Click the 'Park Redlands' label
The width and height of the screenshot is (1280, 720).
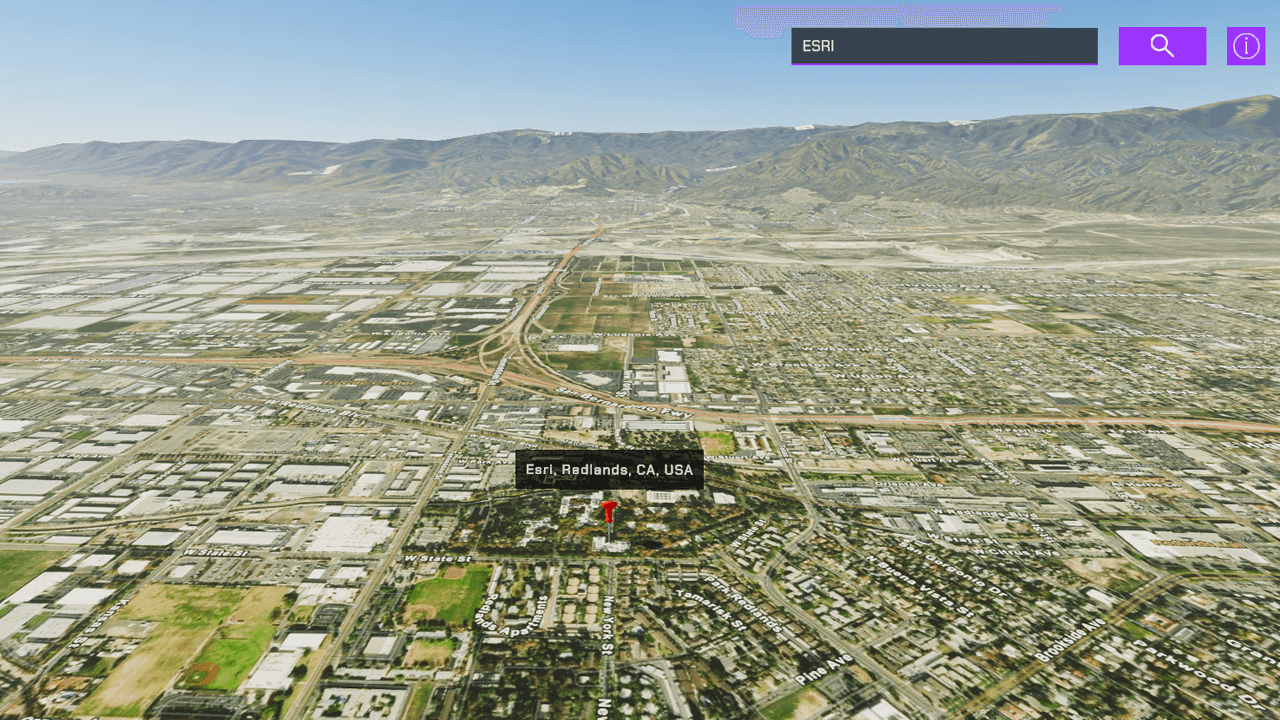pyautogui.click(x=742, y=601)
